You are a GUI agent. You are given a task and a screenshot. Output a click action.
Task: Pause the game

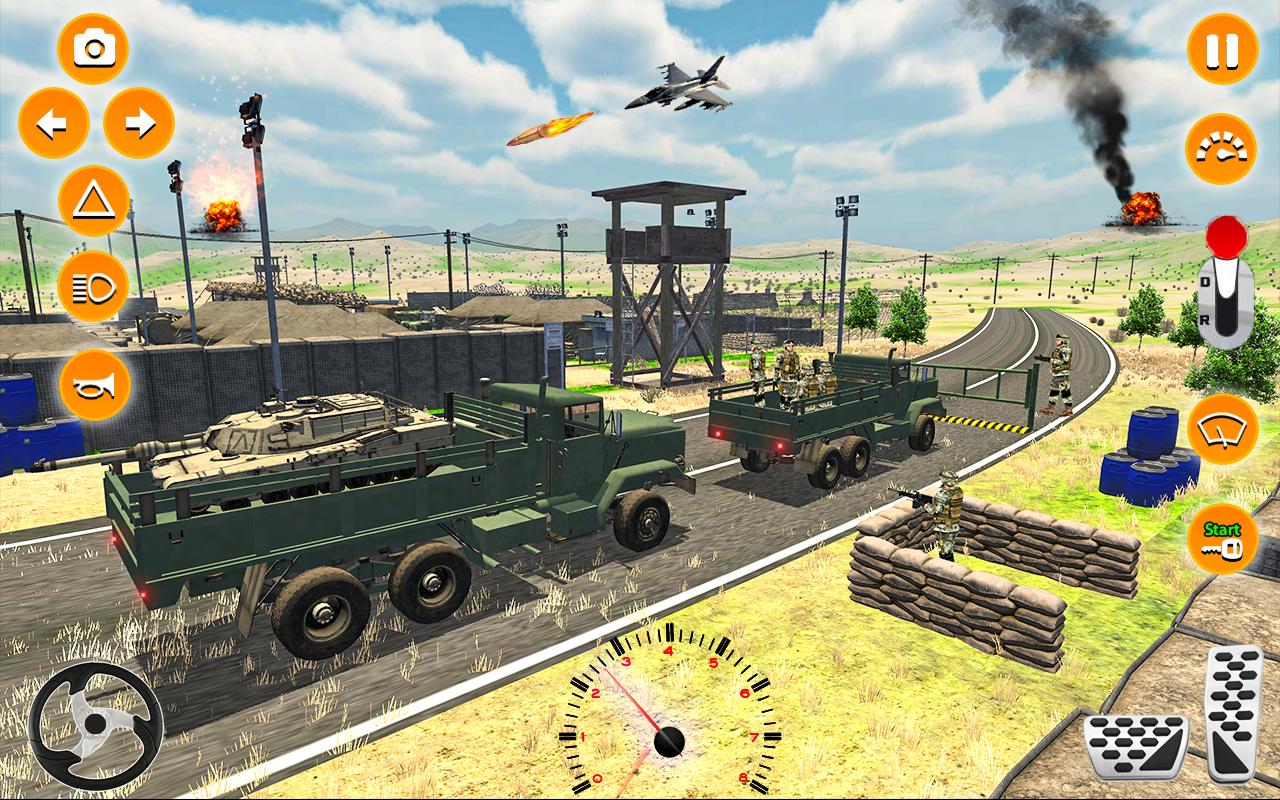(1222, 49)
